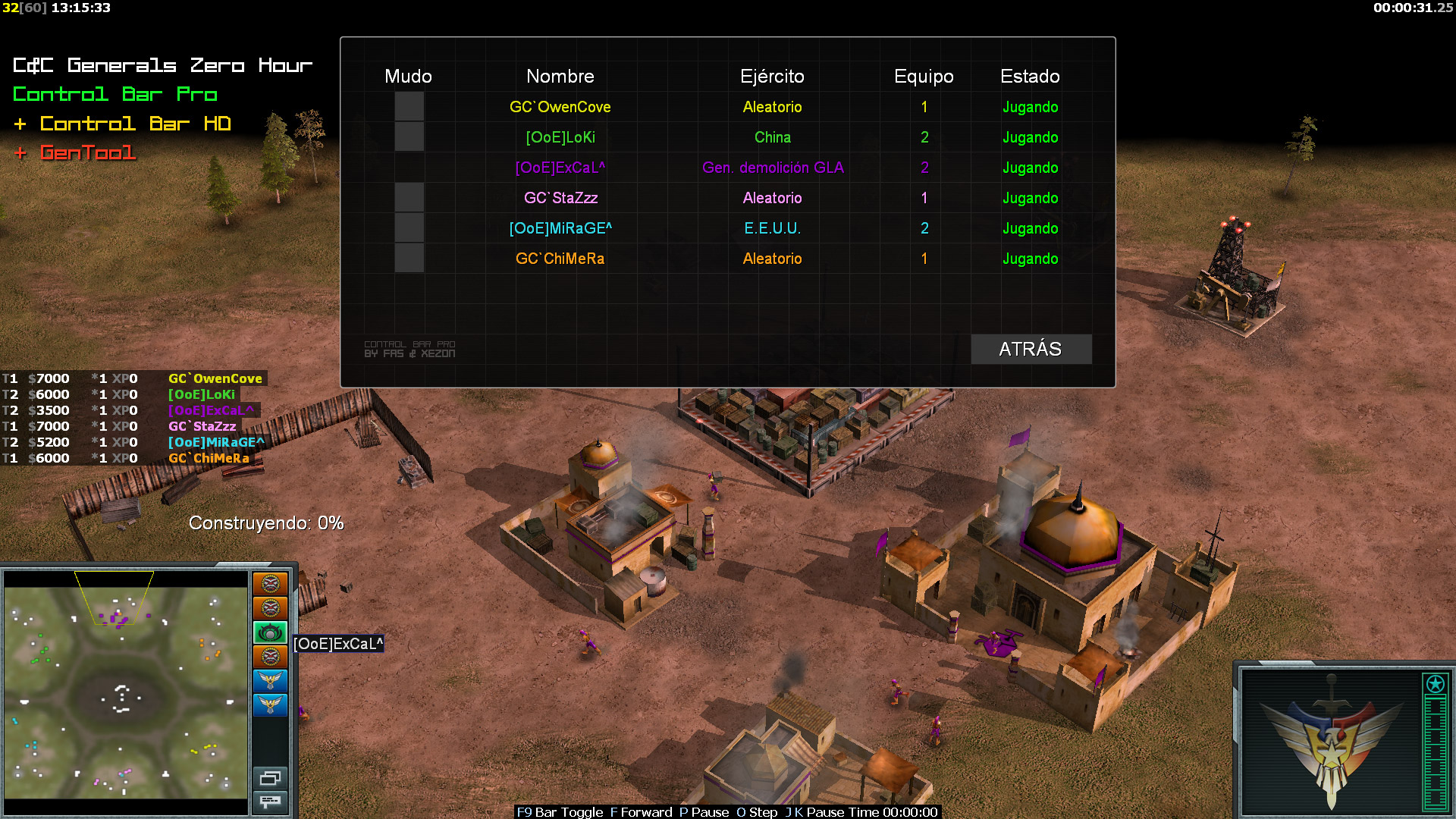This screenshot has height=819, width=1456.
Task: Toggle mute box beside GC`StaZzz
Action: point(409,198)
